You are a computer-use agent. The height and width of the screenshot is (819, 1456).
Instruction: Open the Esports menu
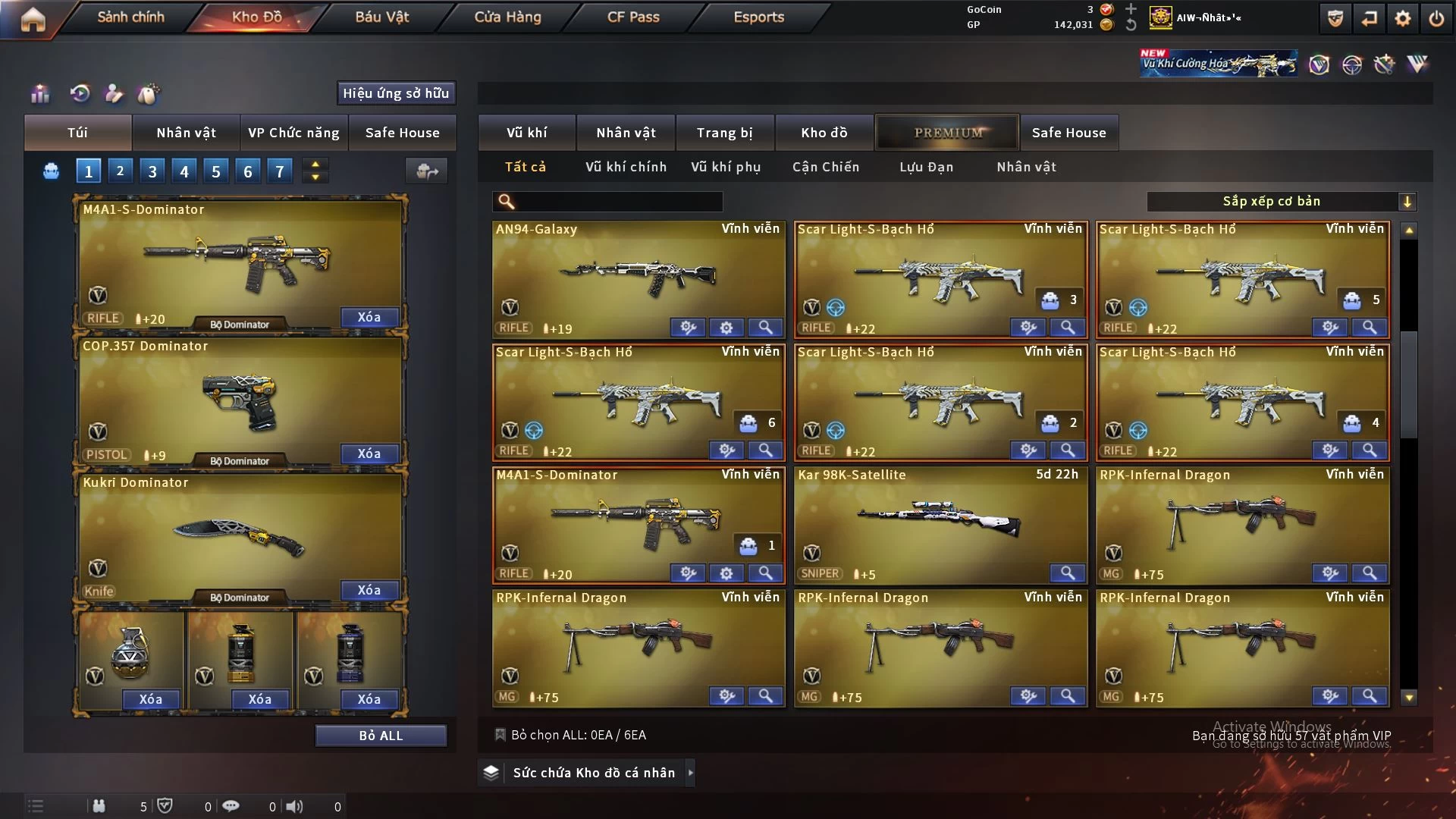[x=758, y=17]
